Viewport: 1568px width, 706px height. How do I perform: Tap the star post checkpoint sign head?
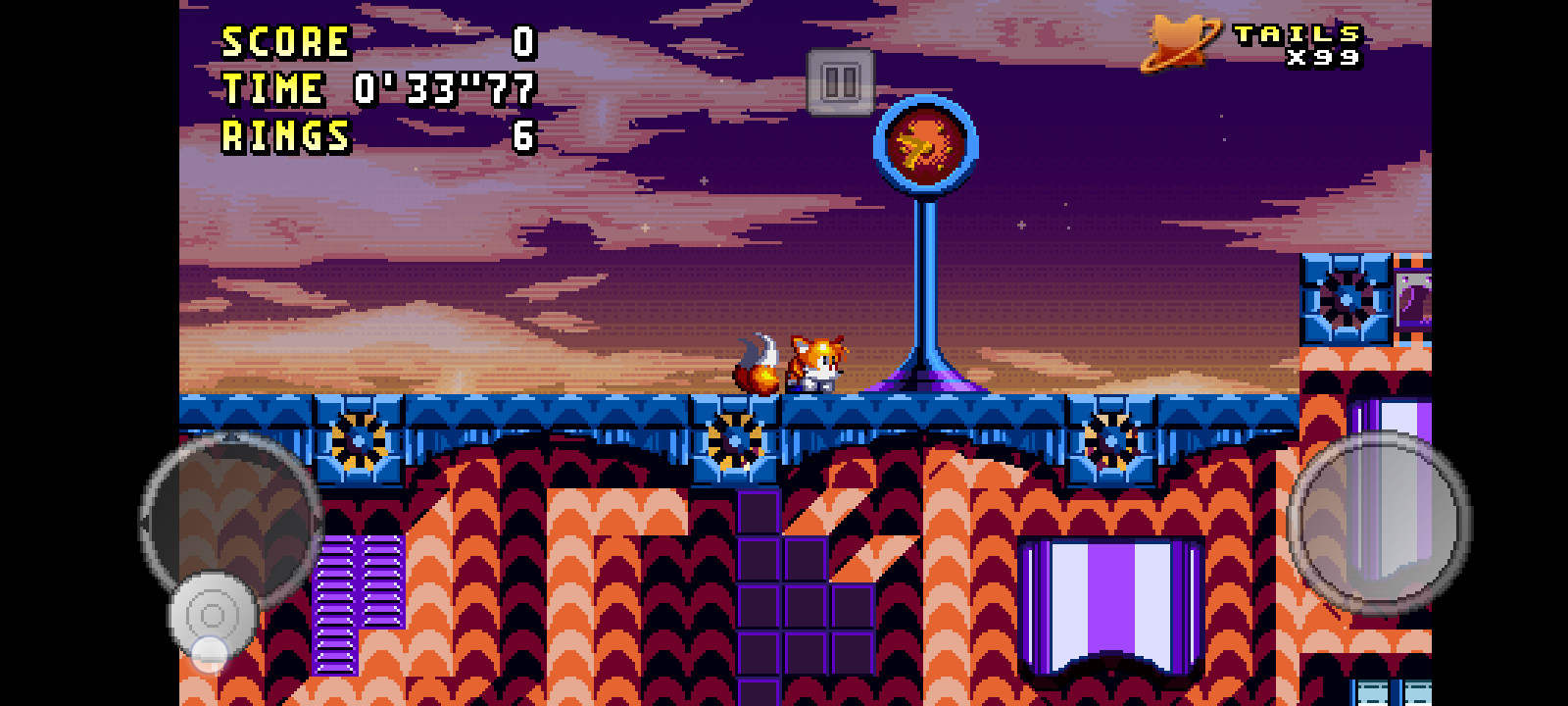[x=927, y=142]
